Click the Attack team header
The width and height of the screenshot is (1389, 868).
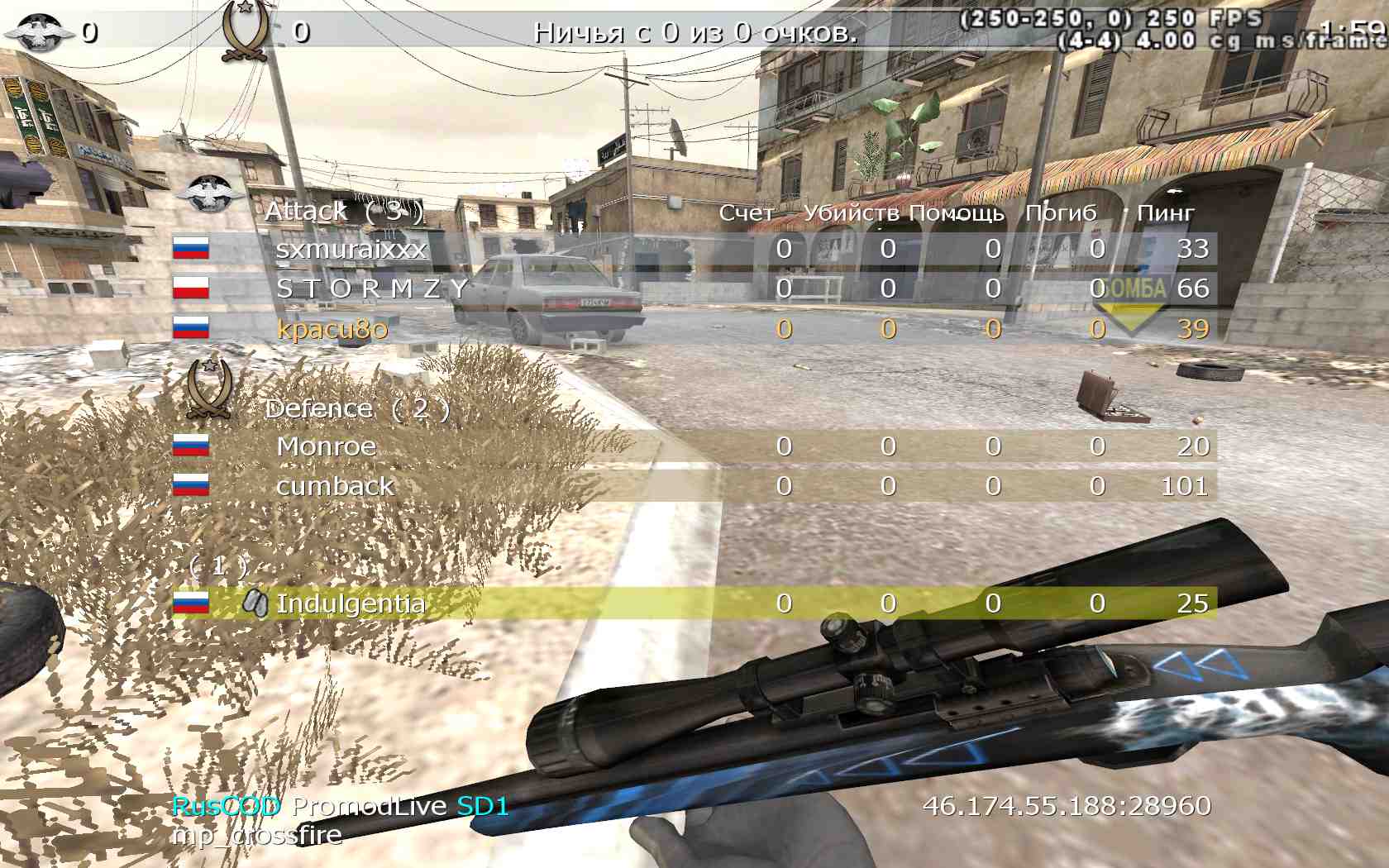[x=344, y=212]
